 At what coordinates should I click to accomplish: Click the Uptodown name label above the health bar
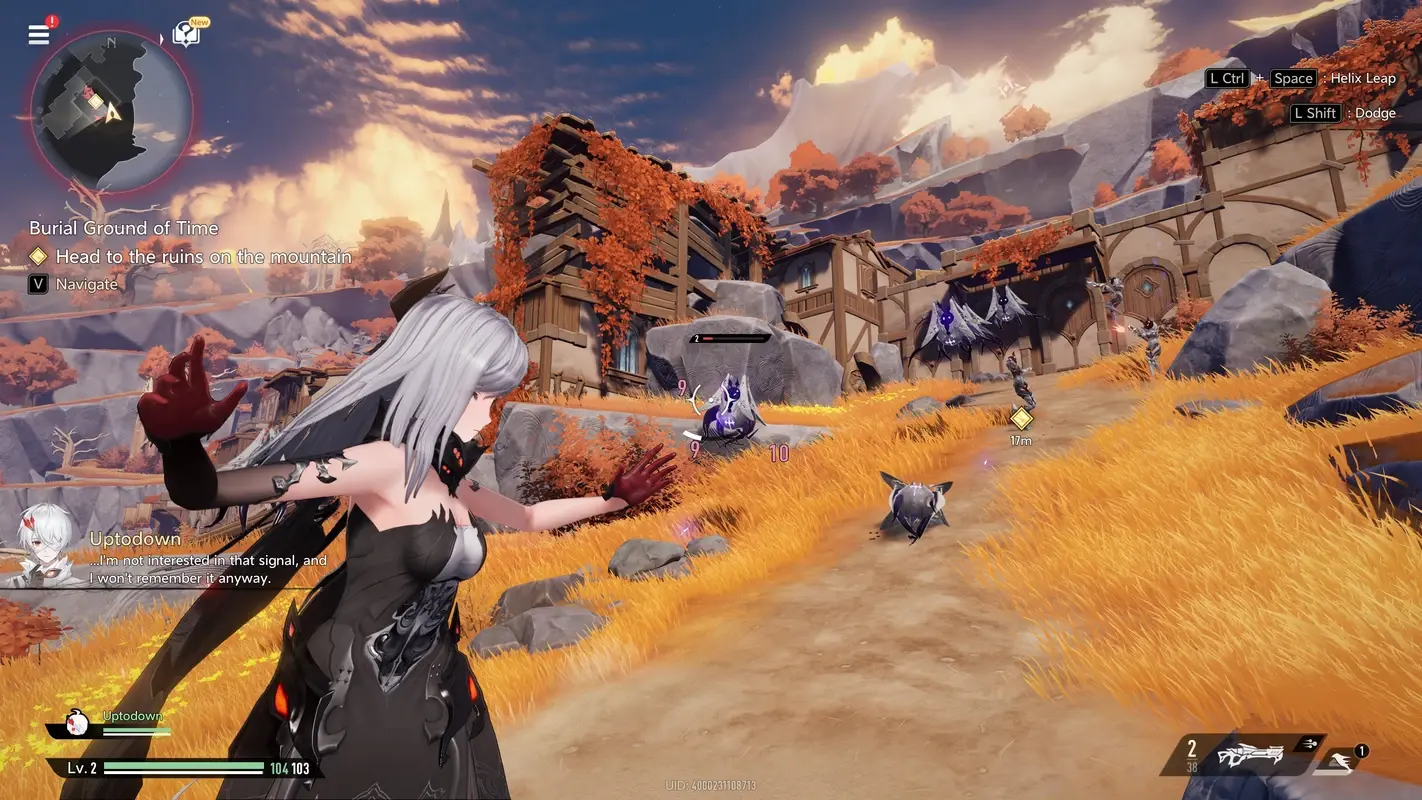click(132, 715)
